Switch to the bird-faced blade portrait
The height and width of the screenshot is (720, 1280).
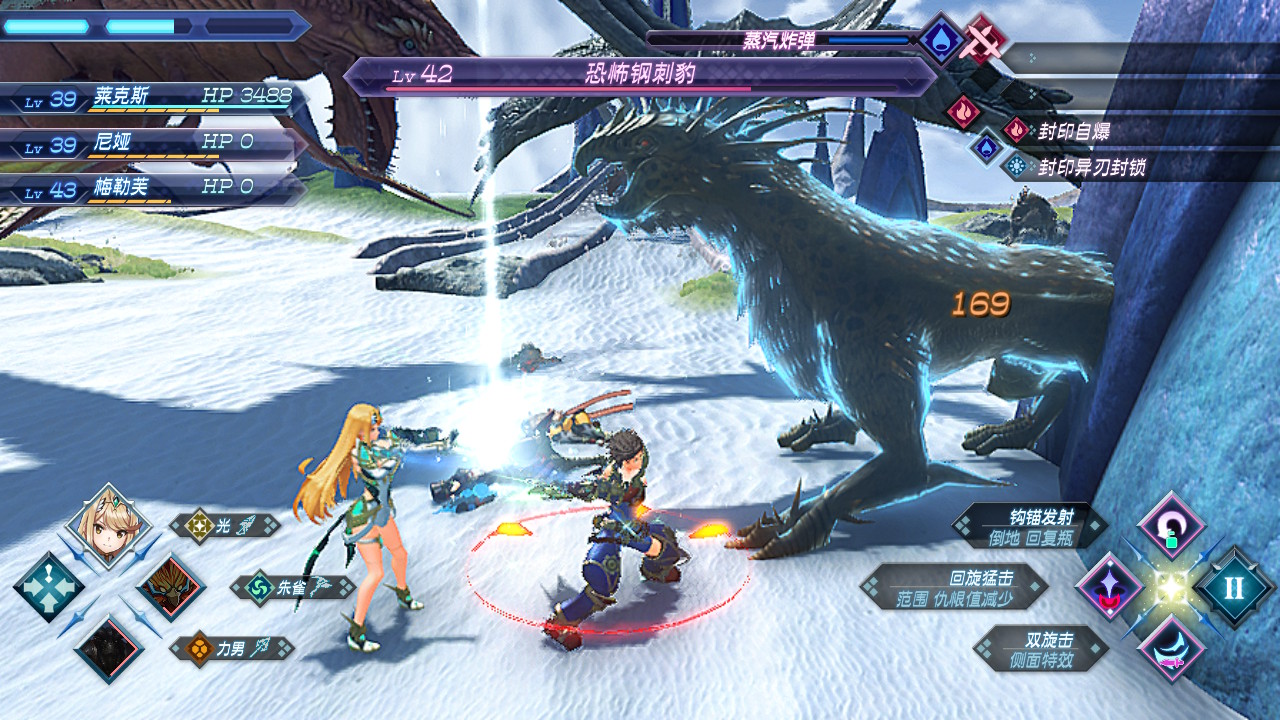170,588
